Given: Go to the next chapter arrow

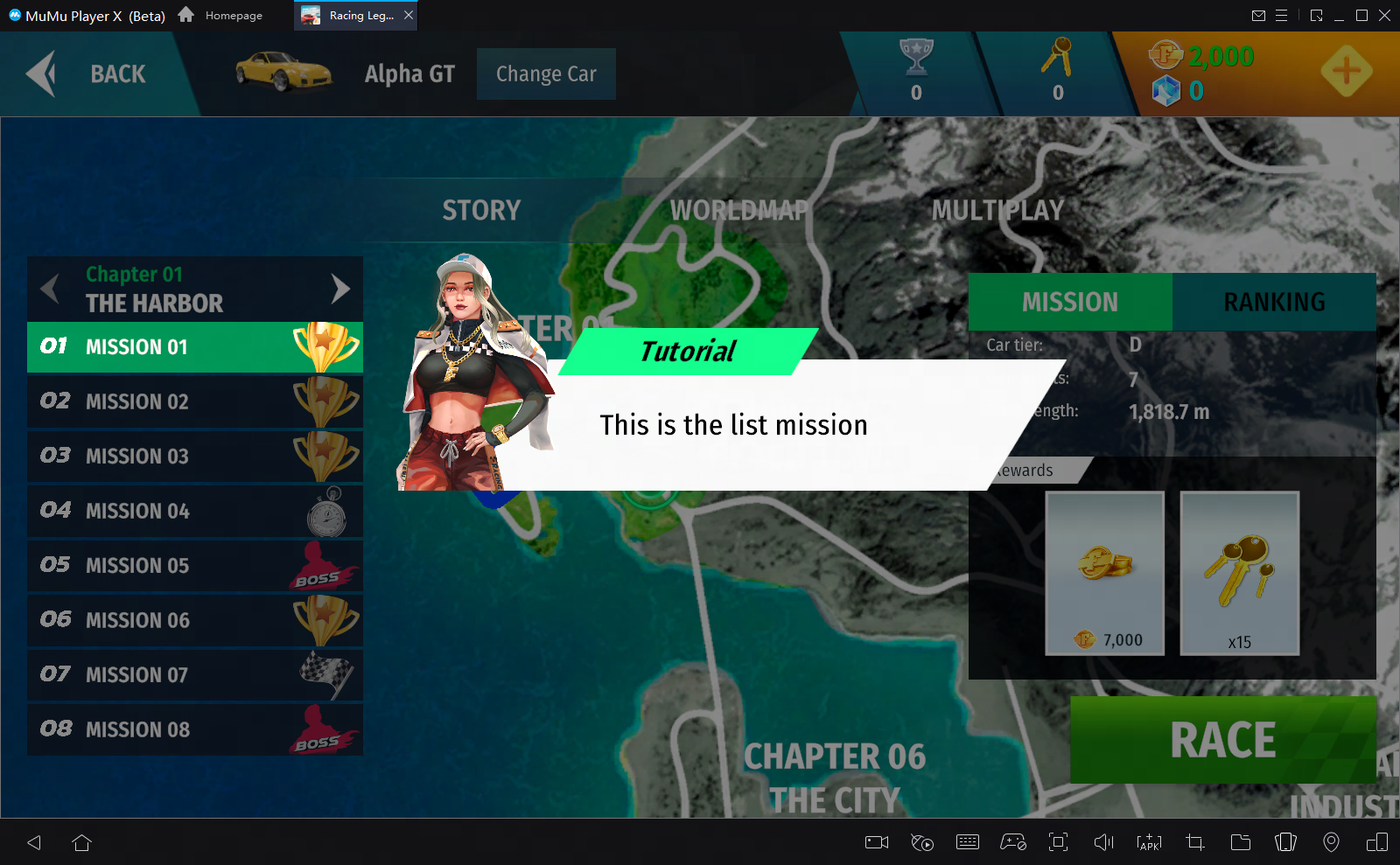Looking at the screenshot, I should tap(340, 289).
